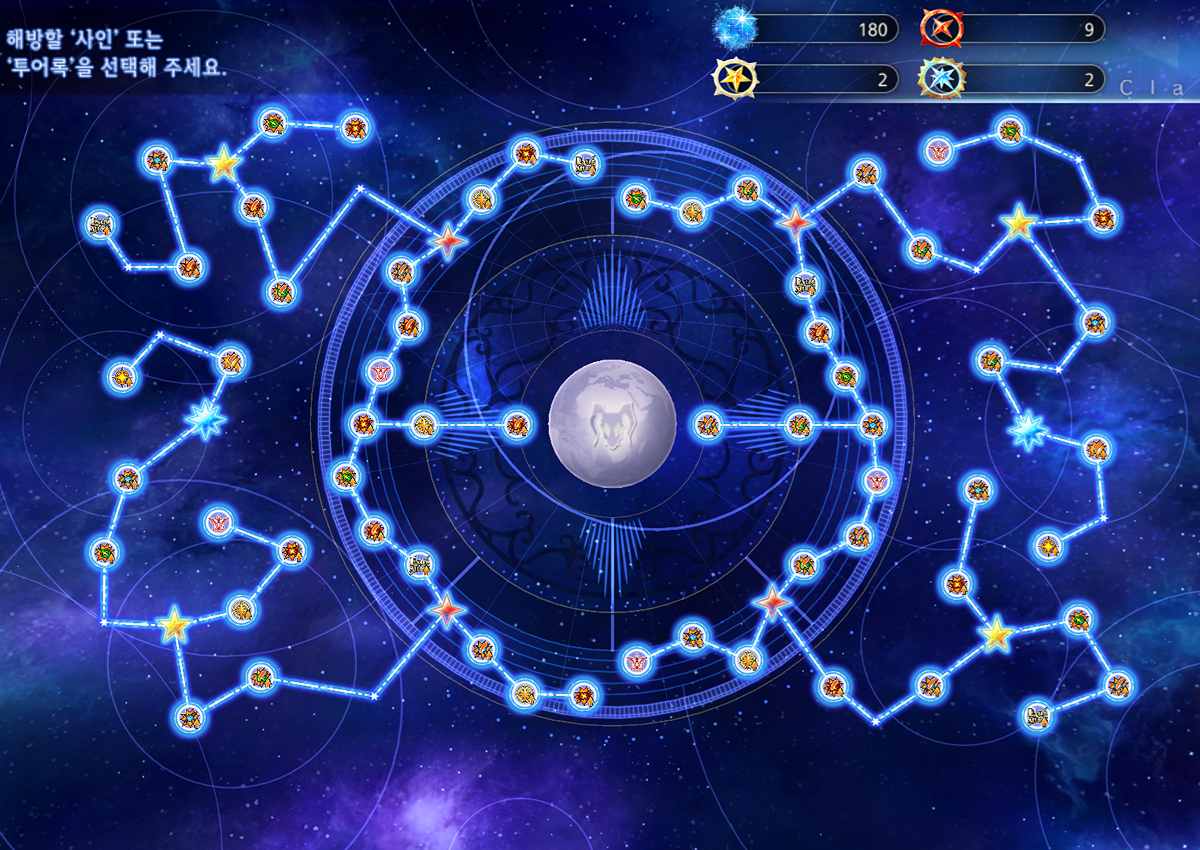Image resolution: width=1200 pixels, height=850 pixels.
Task: Choose the seal node immediately left of the moon
Action: (x=516, y=425)
